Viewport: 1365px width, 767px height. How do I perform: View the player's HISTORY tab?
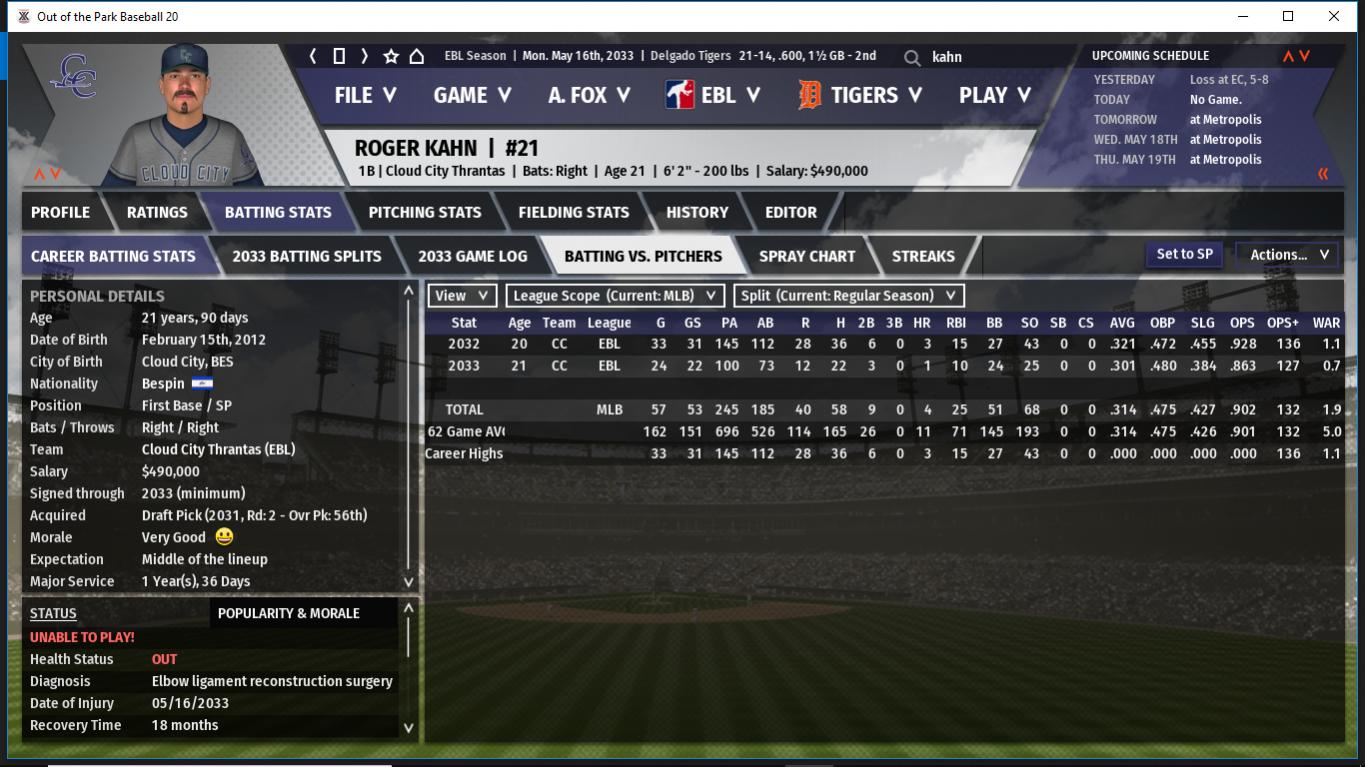pyautogui.click(x=697, y=212)
